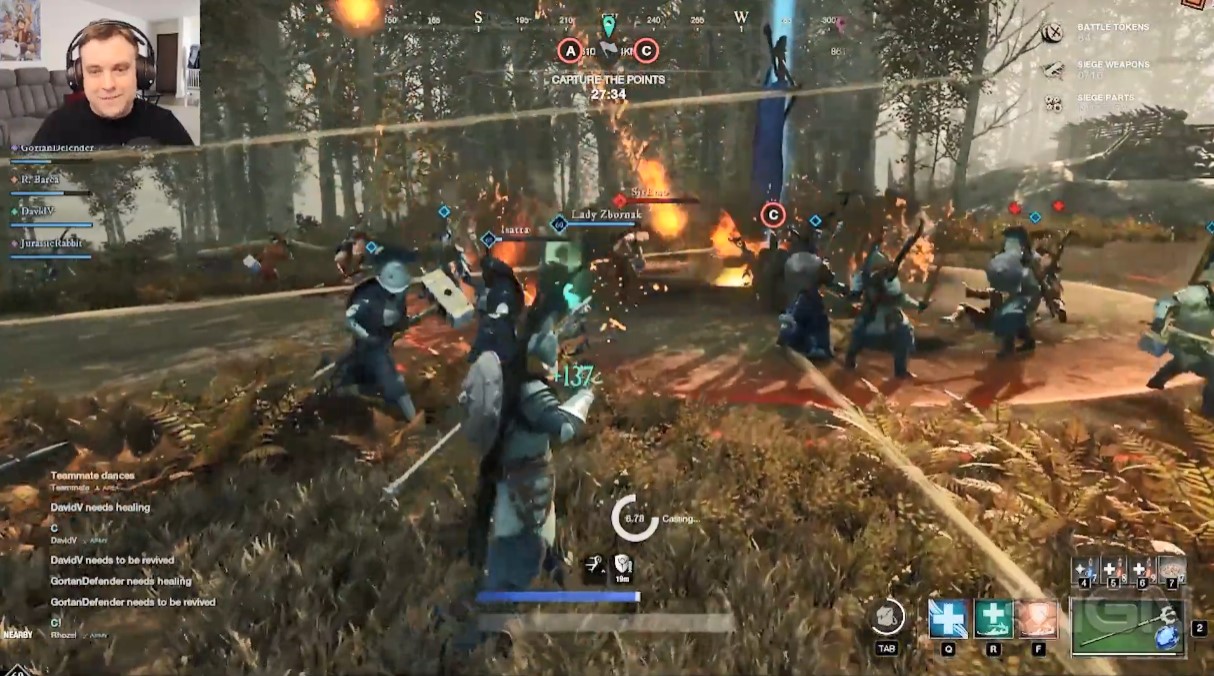Click the capture point C compass marker
Image resolution: width=1214 pixels, height=676 pixels.
[646, 50]
